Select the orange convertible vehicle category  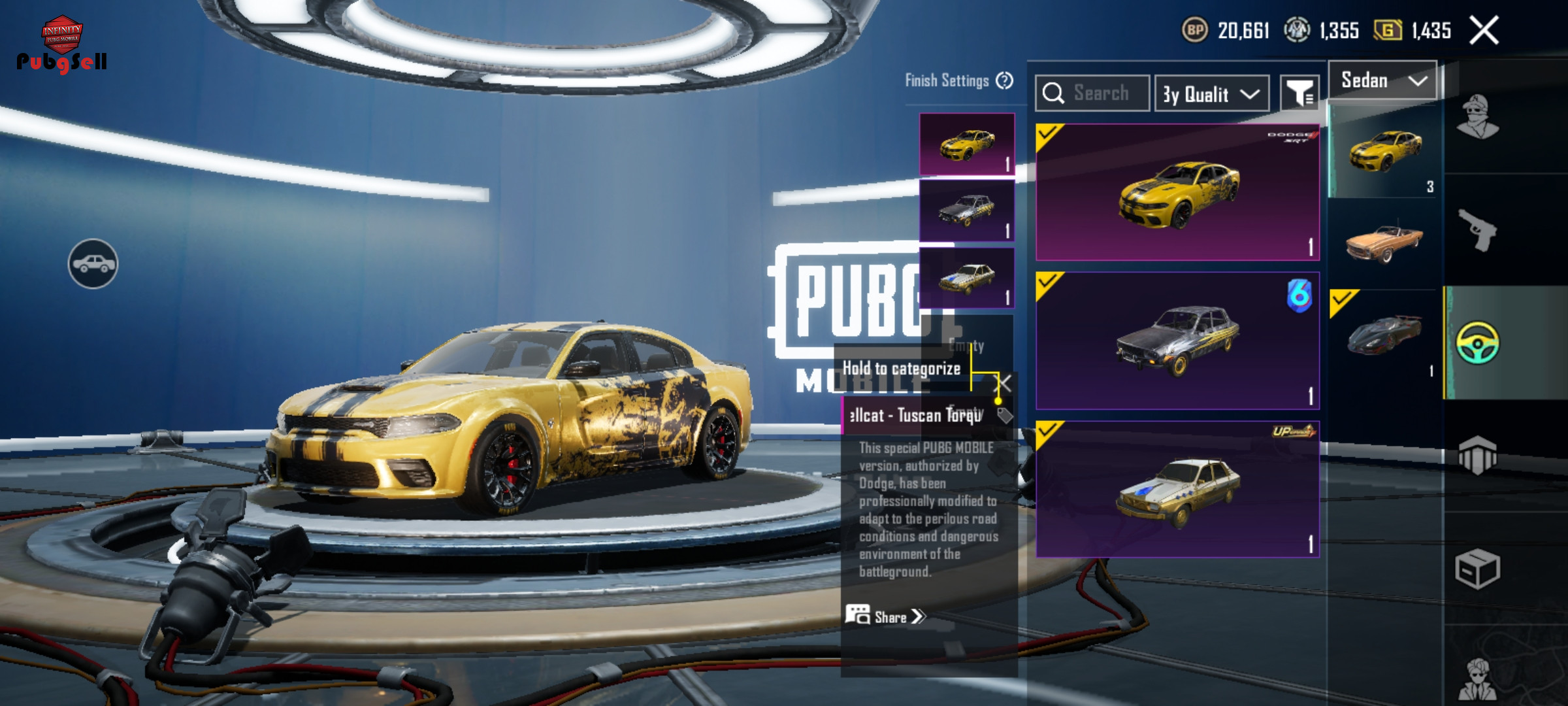1384,243
